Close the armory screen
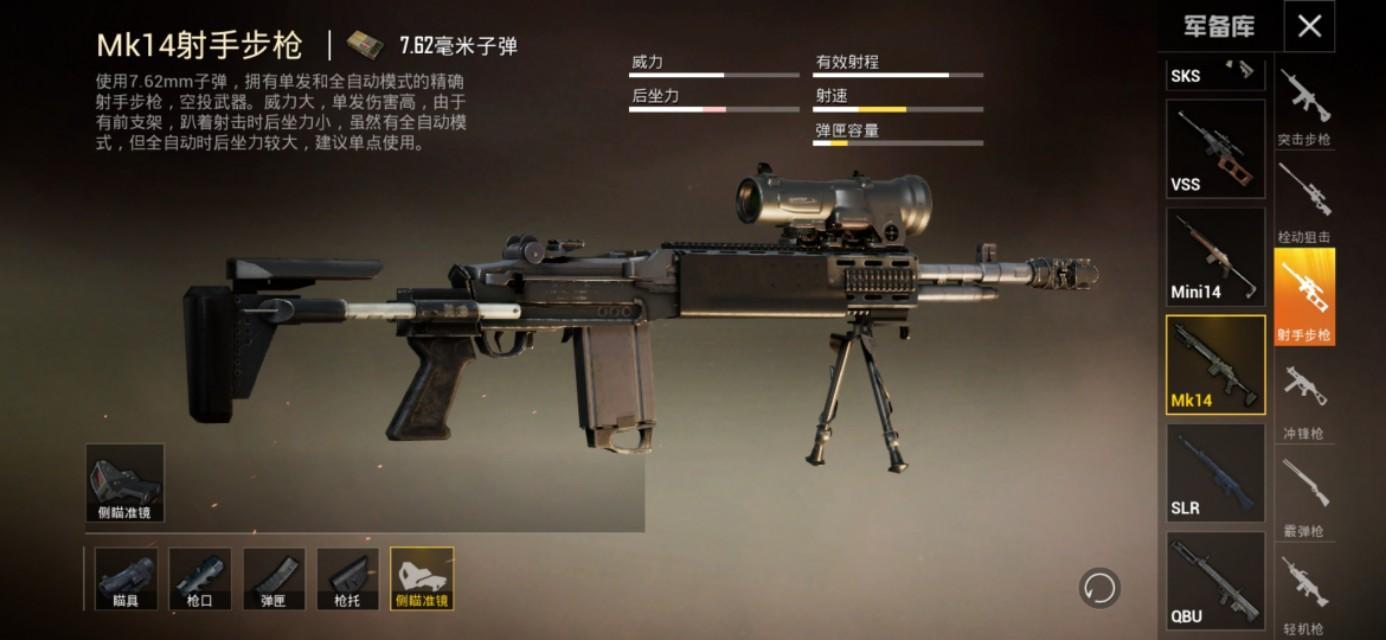This screenshot has height=640, width=1386. click(x=1309, y=26)
